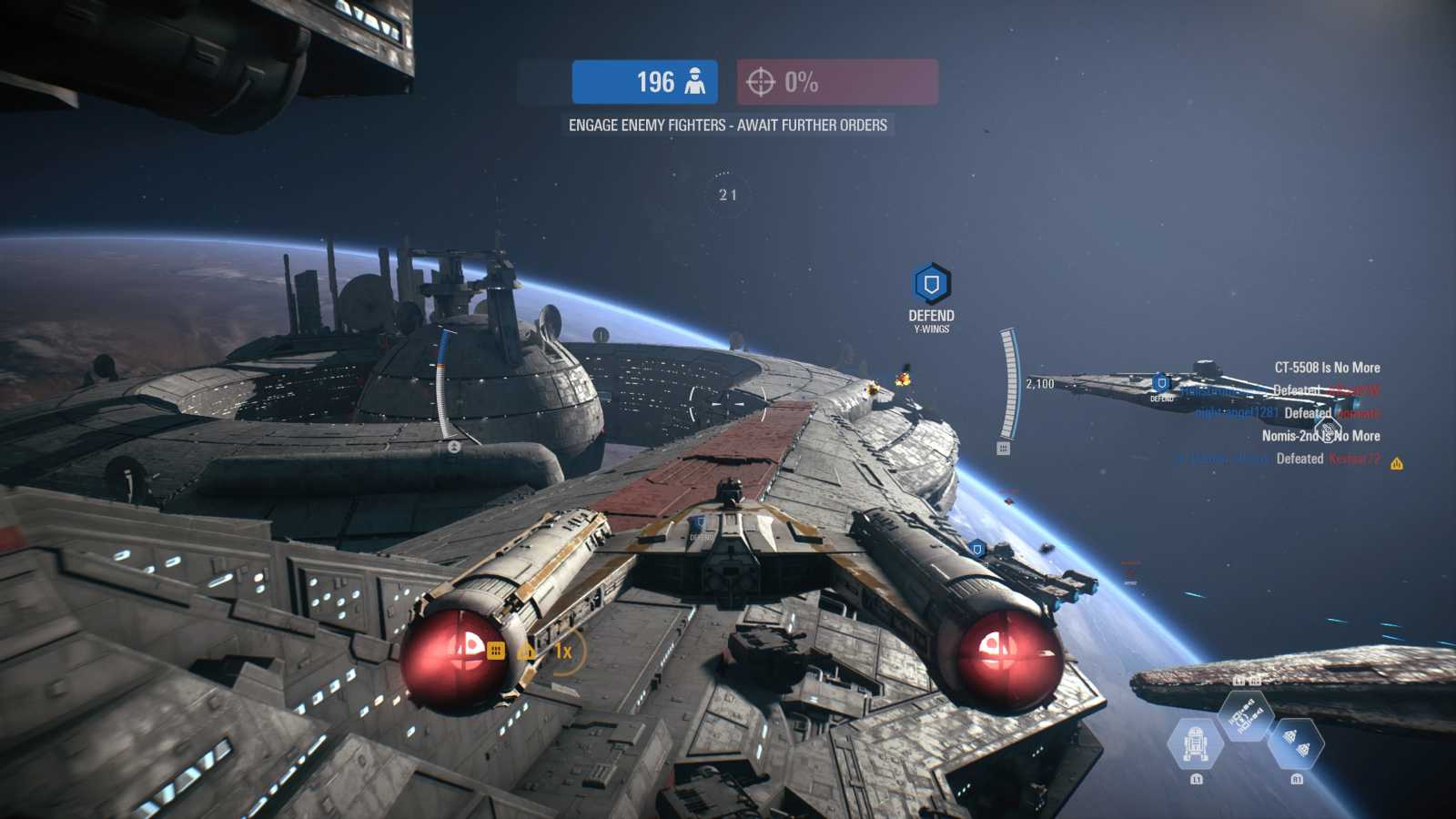Activate the astromech droid repair ability
This screenshot has width=1456, height=819.
click(1195, 743)
